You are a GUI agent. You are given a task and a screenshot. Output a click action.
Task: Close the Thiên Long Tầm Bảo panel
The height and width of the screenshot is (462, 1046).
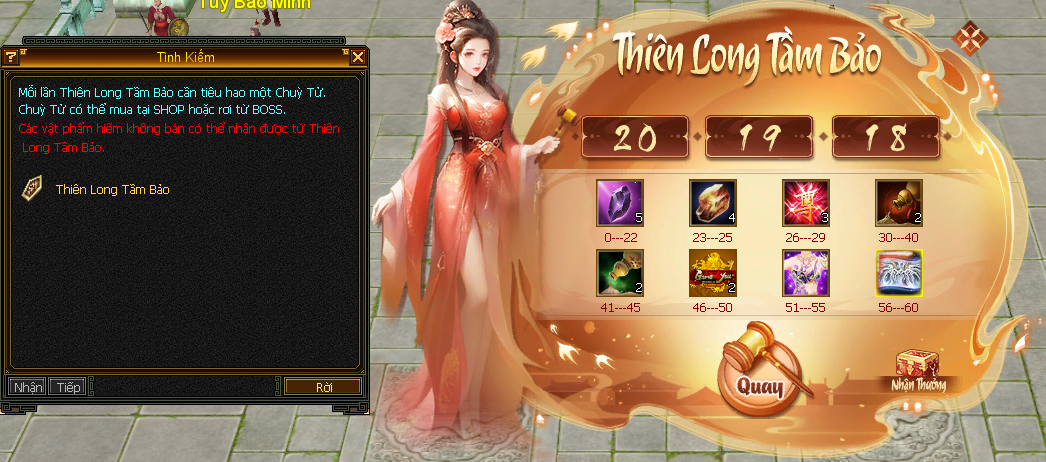click(968, 38)
